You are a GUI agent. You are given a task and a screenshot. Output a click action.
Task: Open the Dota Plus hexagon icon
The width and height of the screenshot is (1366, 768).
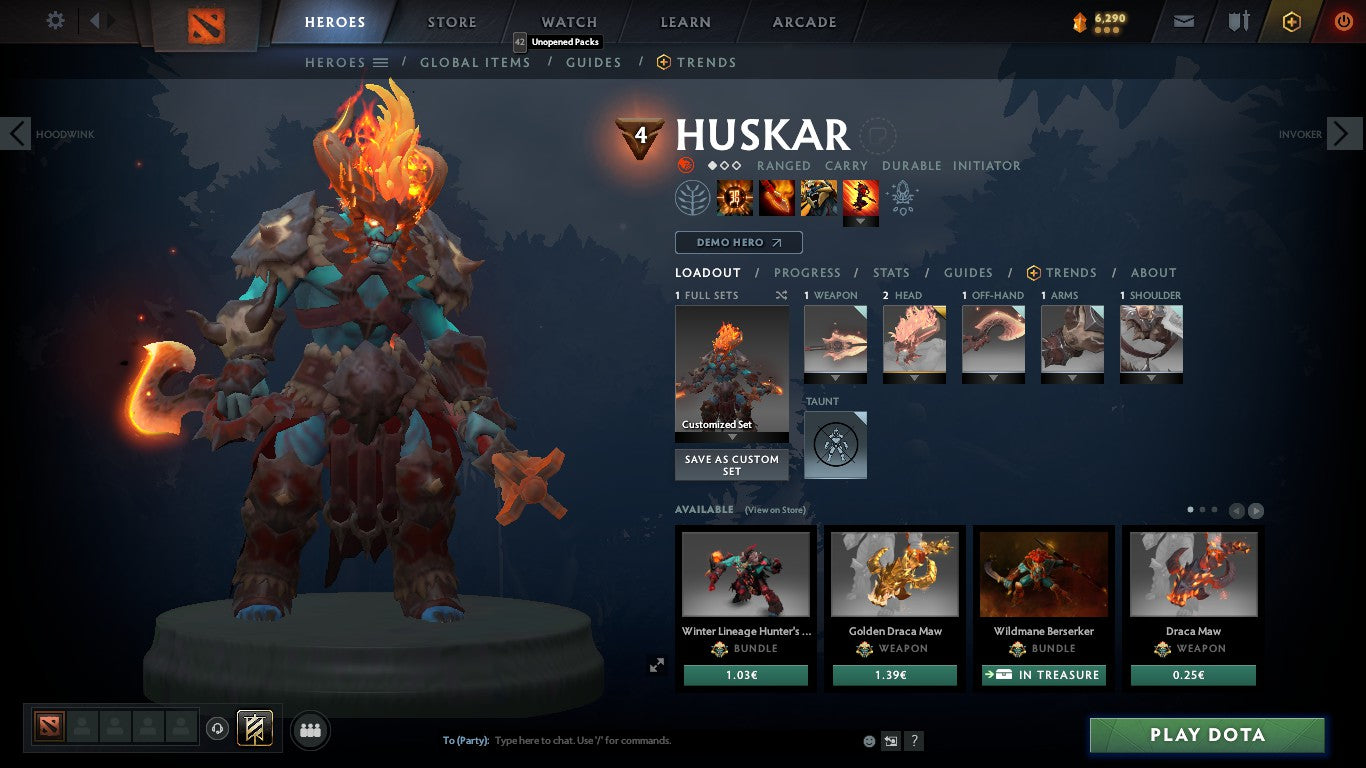(x=1289, y=20)
